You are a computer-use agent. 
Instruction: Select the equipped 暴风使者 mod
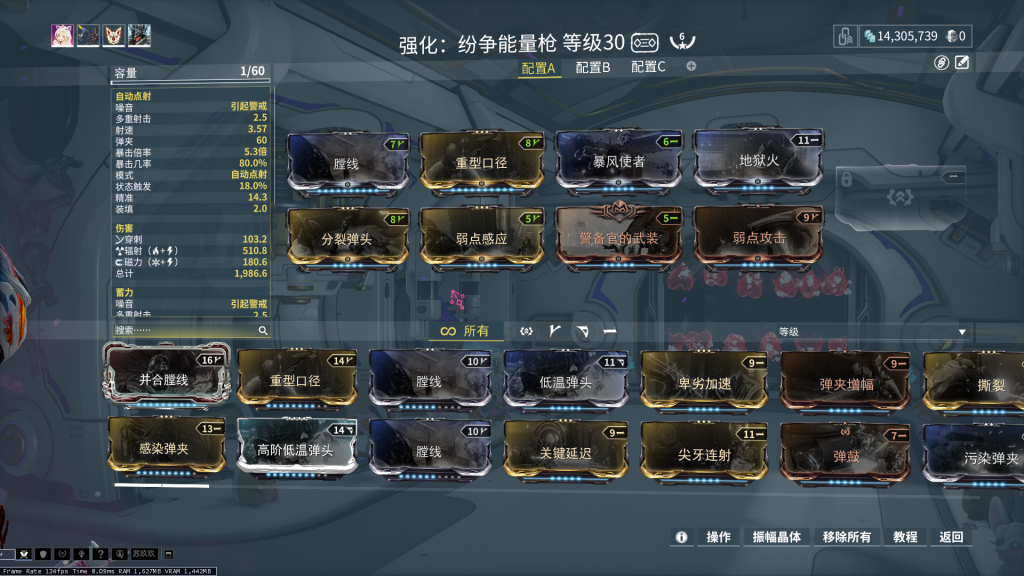(x=619, y=160)
